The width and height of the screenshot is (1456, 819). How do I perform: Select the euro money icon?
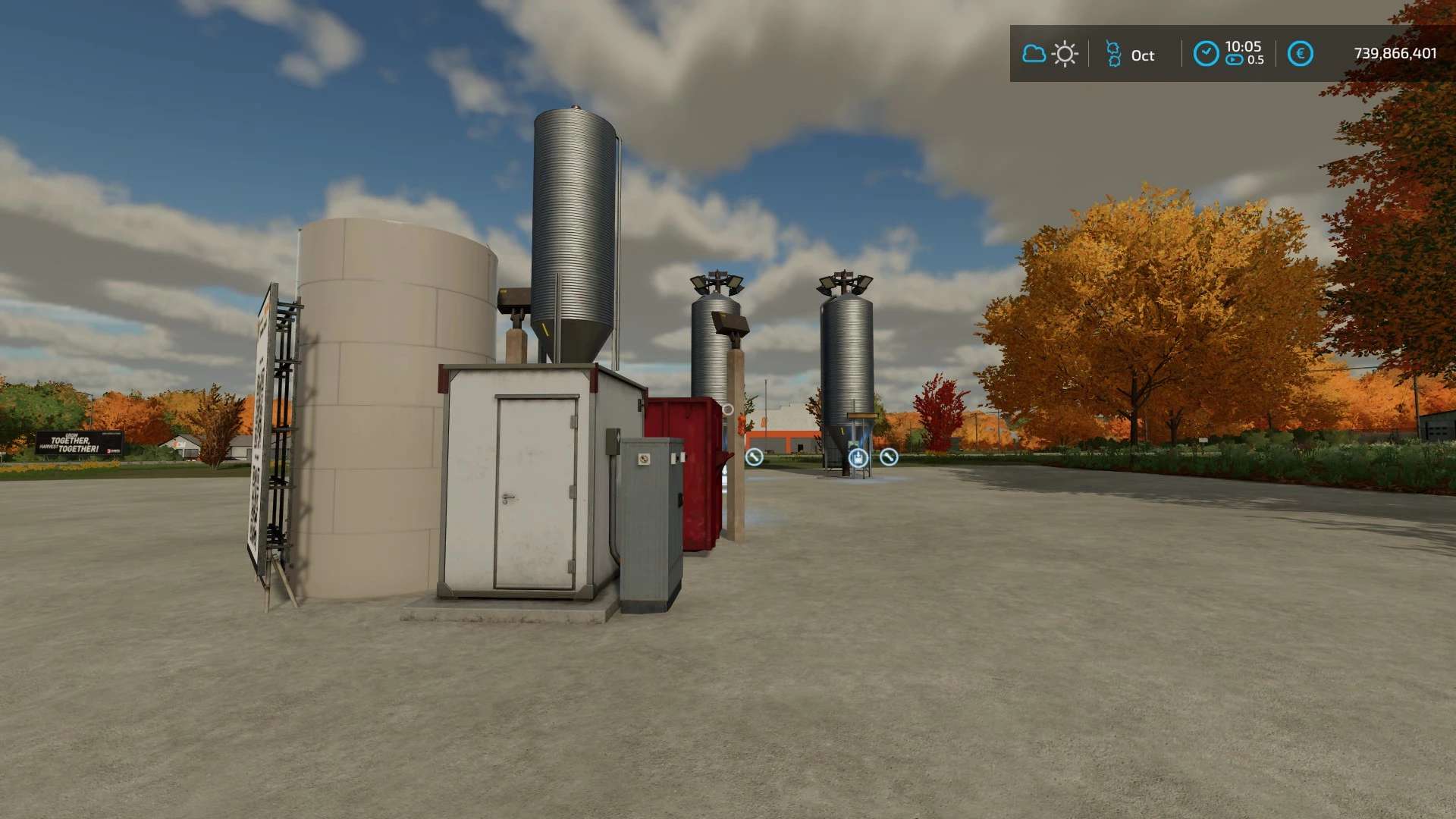click(1300, 54)
